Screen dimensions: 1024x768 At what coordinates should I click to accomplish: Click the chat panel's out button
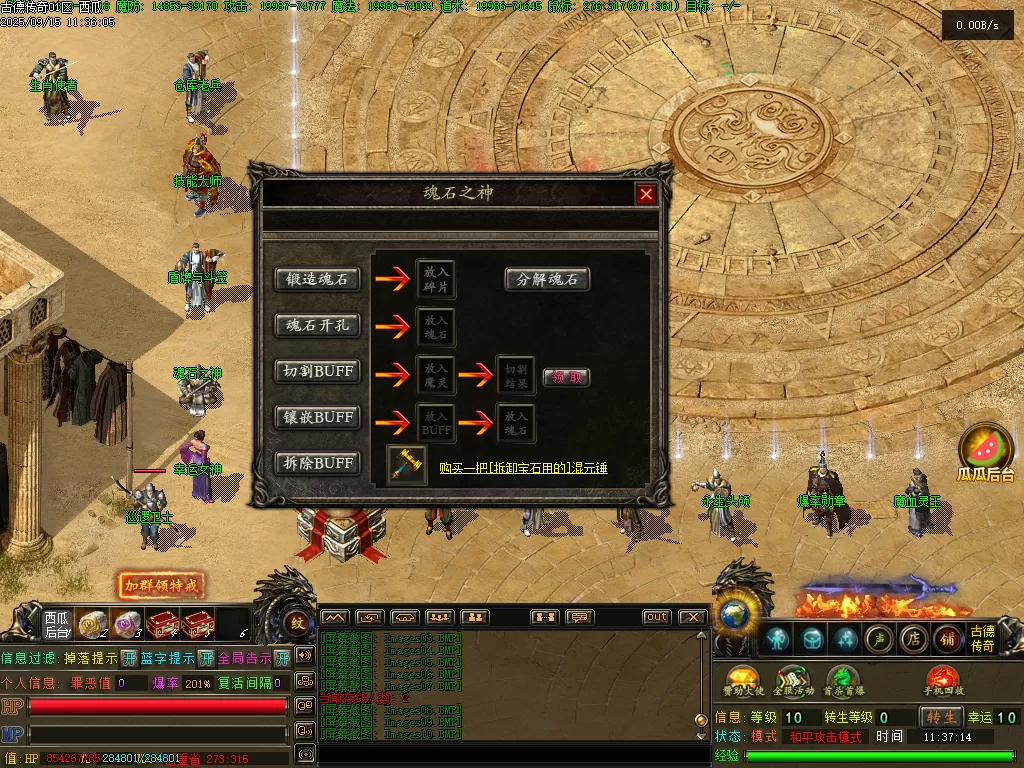[656, 617]
